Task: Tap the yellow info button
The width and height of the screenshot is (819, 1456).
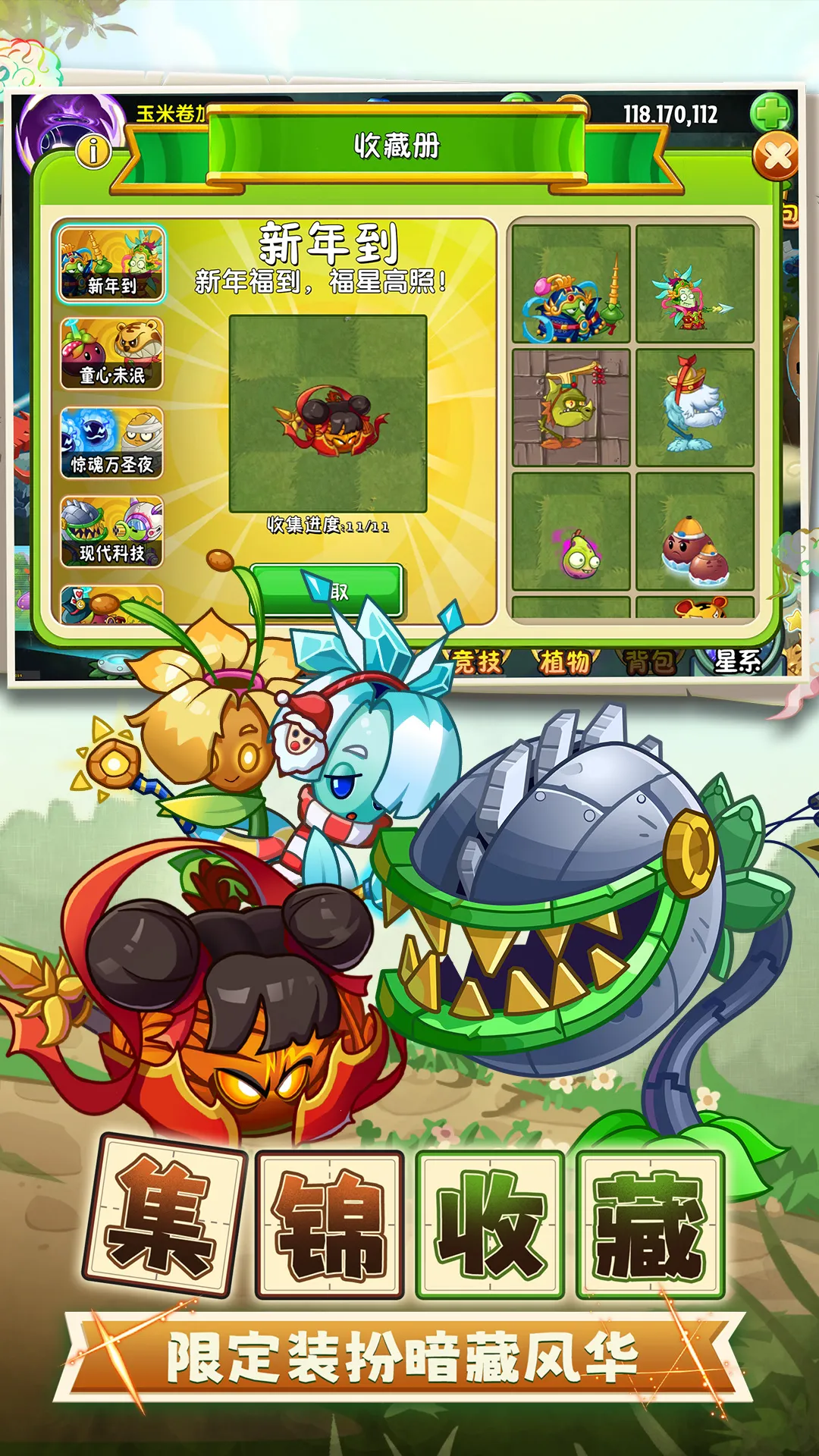Action: 94,151
